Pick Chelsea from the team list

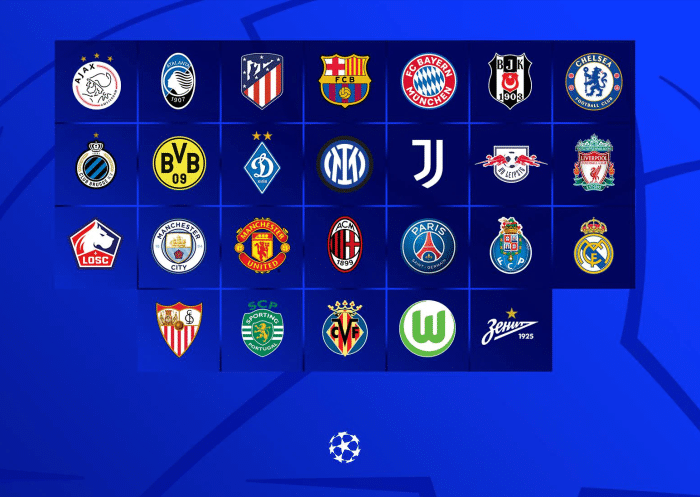[x=593, y=82]
